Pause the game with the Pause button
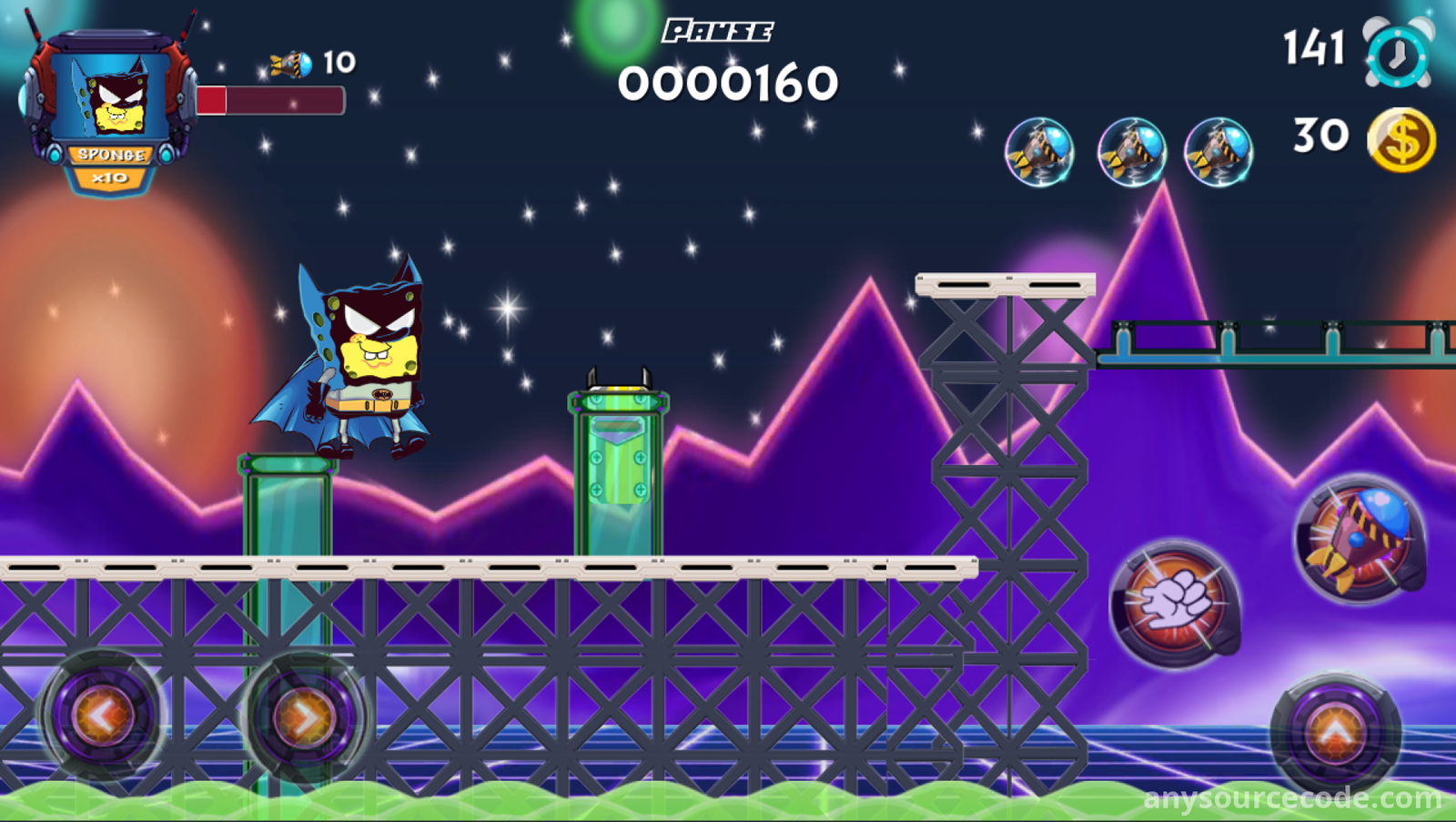The image size is (1456, 822). tap(718, 32)
